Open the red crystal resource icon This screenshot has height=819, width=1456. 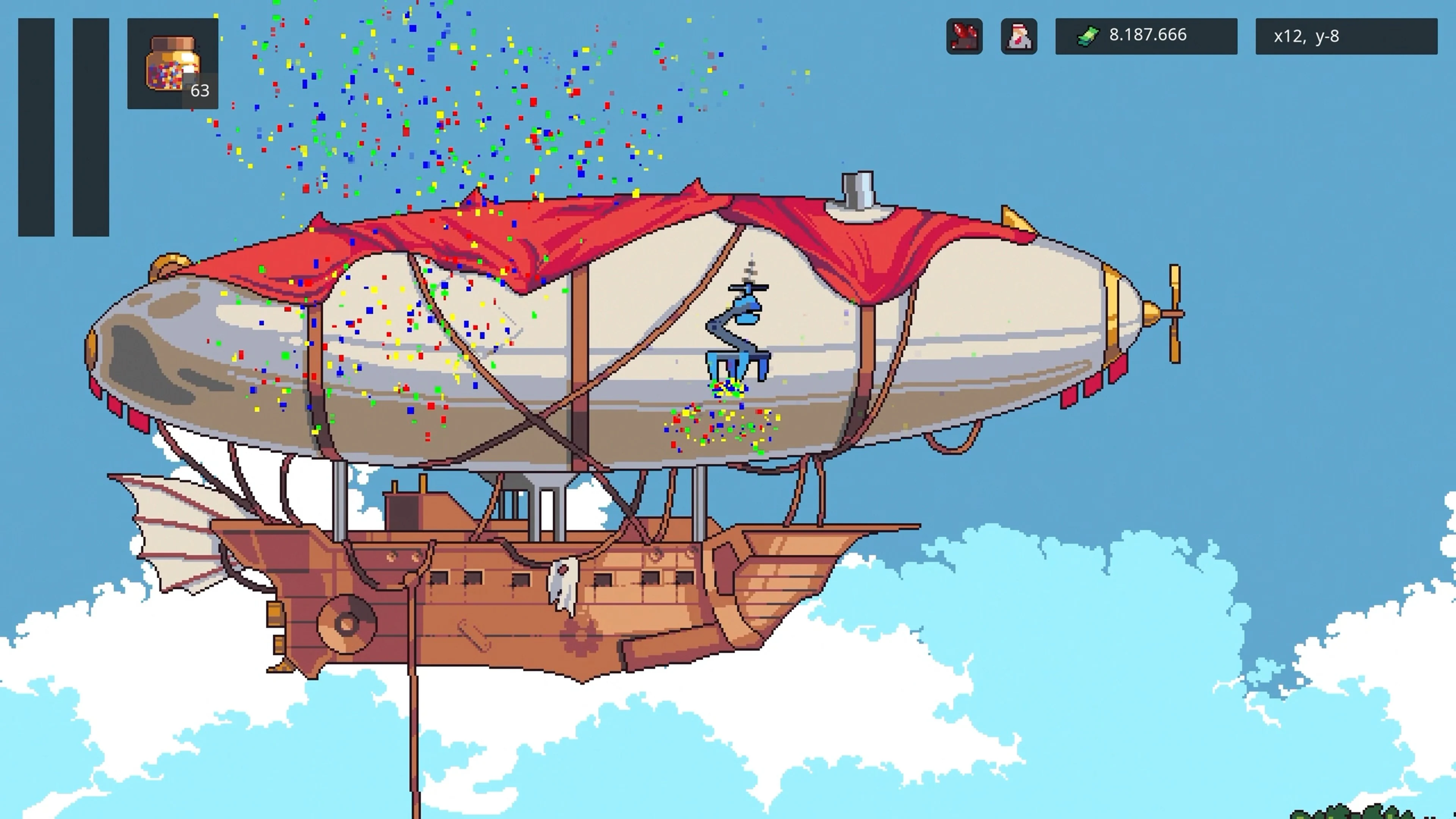pos(964,36)
